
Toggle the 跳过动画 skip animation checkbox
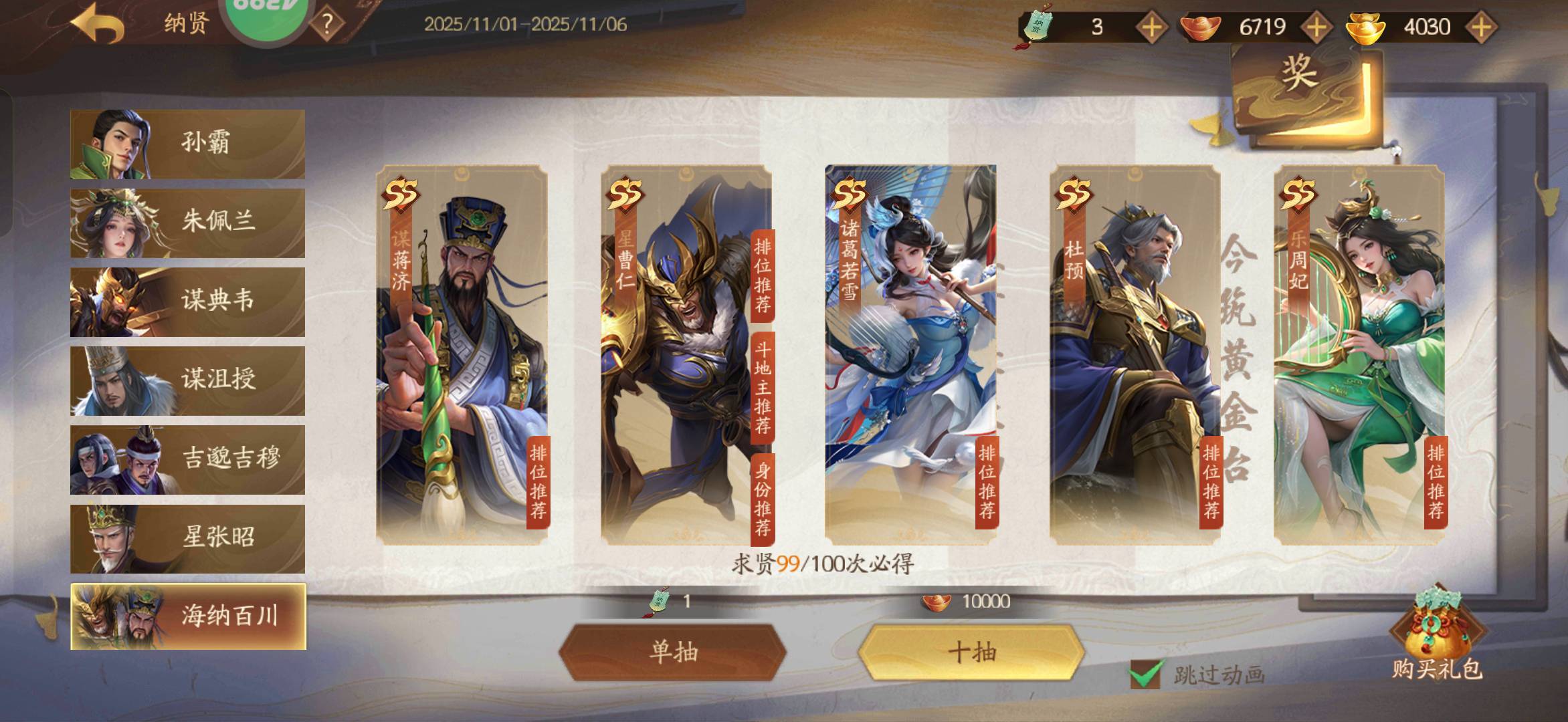1145,674
